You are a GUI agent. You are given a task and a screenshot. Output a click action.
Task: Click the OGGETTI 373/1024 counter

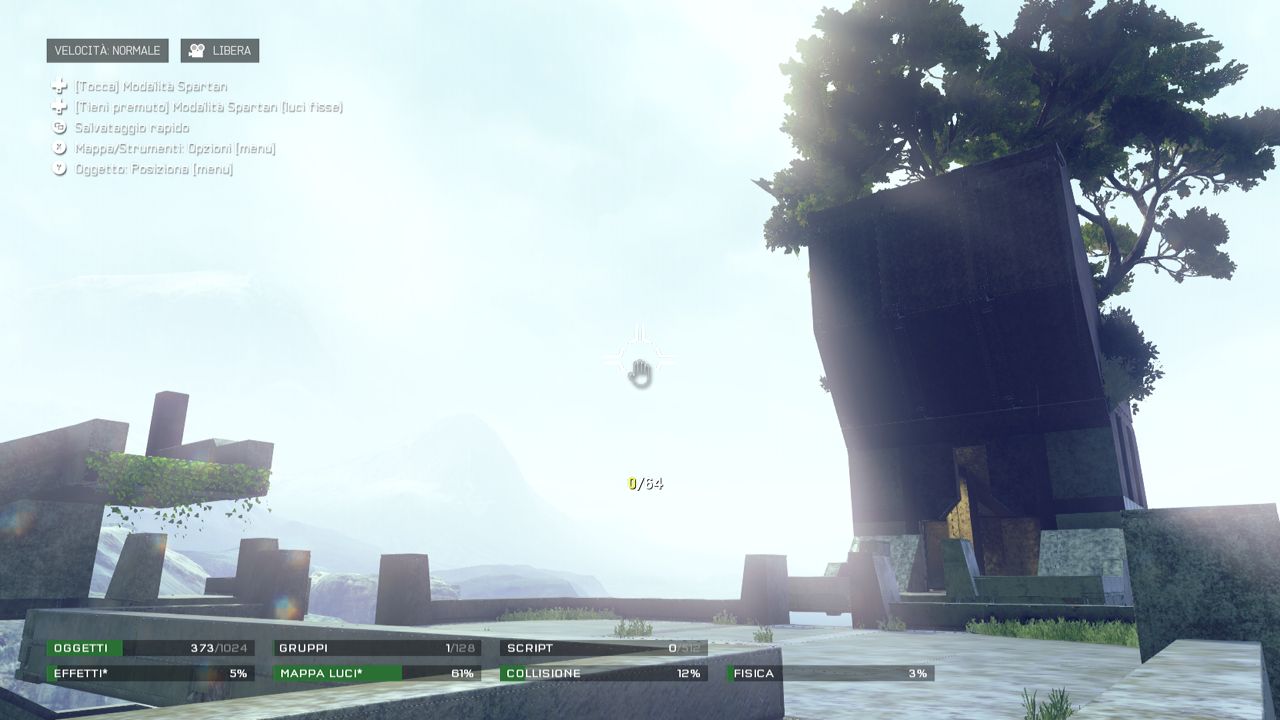pos(148,647)
